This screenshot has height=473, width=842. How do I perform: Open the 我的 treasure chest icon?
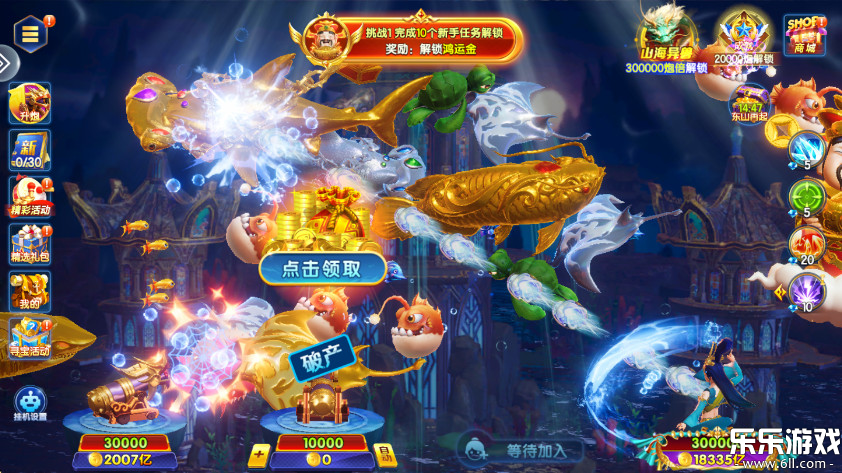tap(29, 292)
